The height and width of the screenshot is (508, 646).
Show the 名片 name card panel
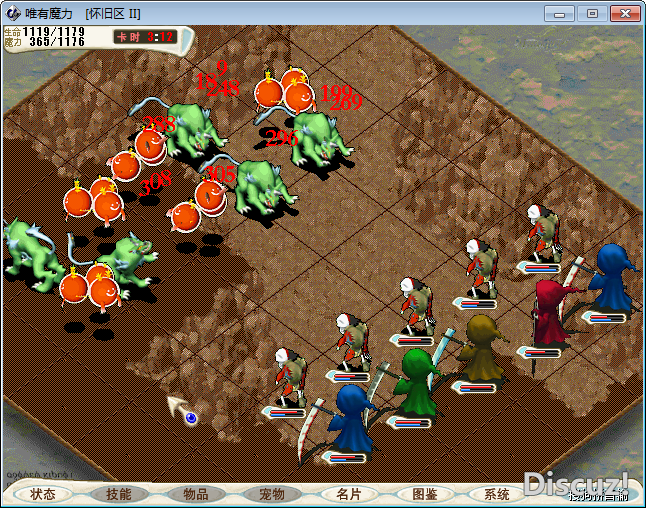(x=349, y=494)
